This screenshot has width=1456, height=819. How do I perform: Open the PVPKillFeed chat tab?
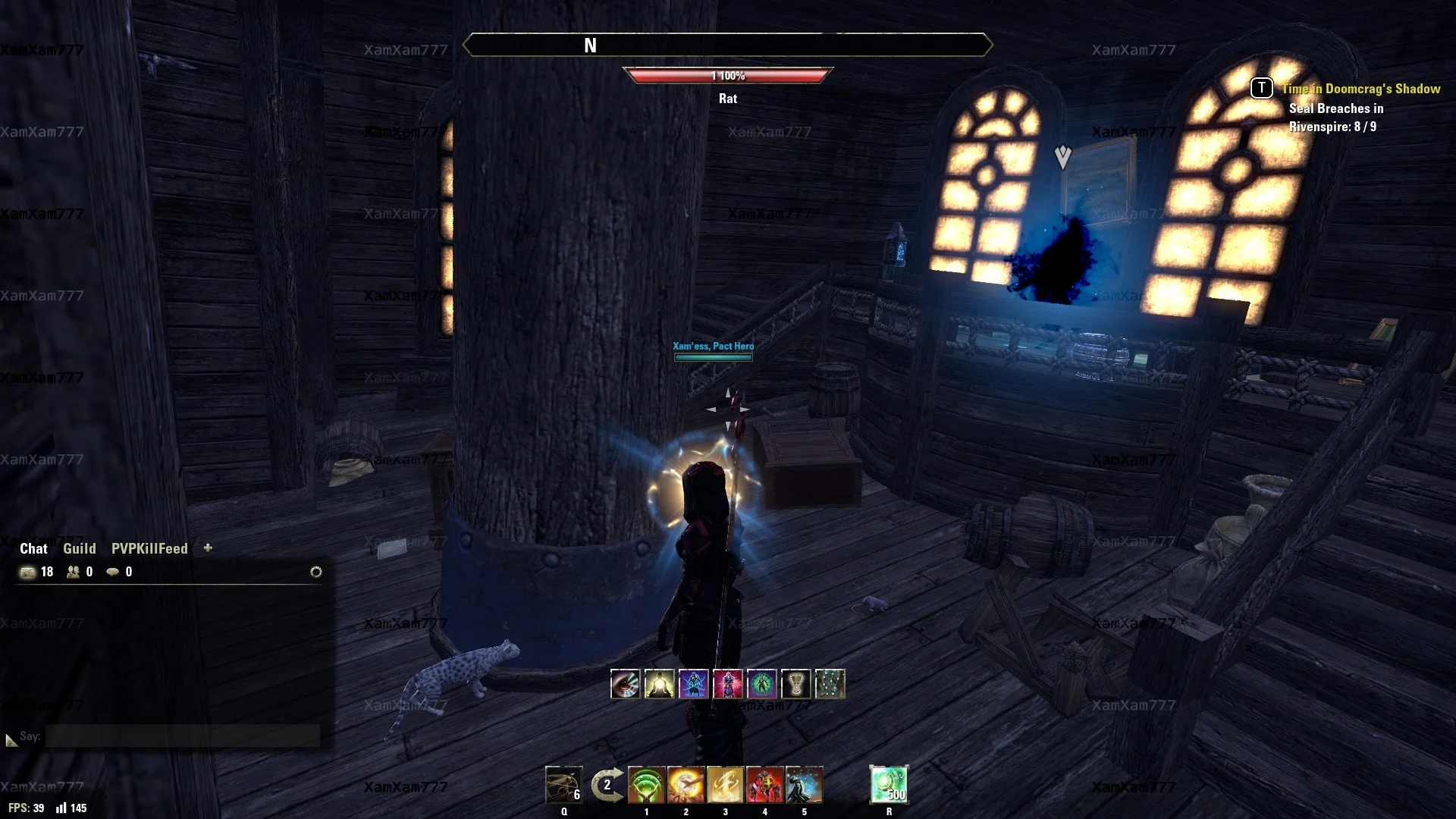pyautogui.click(x=149, y=548)
